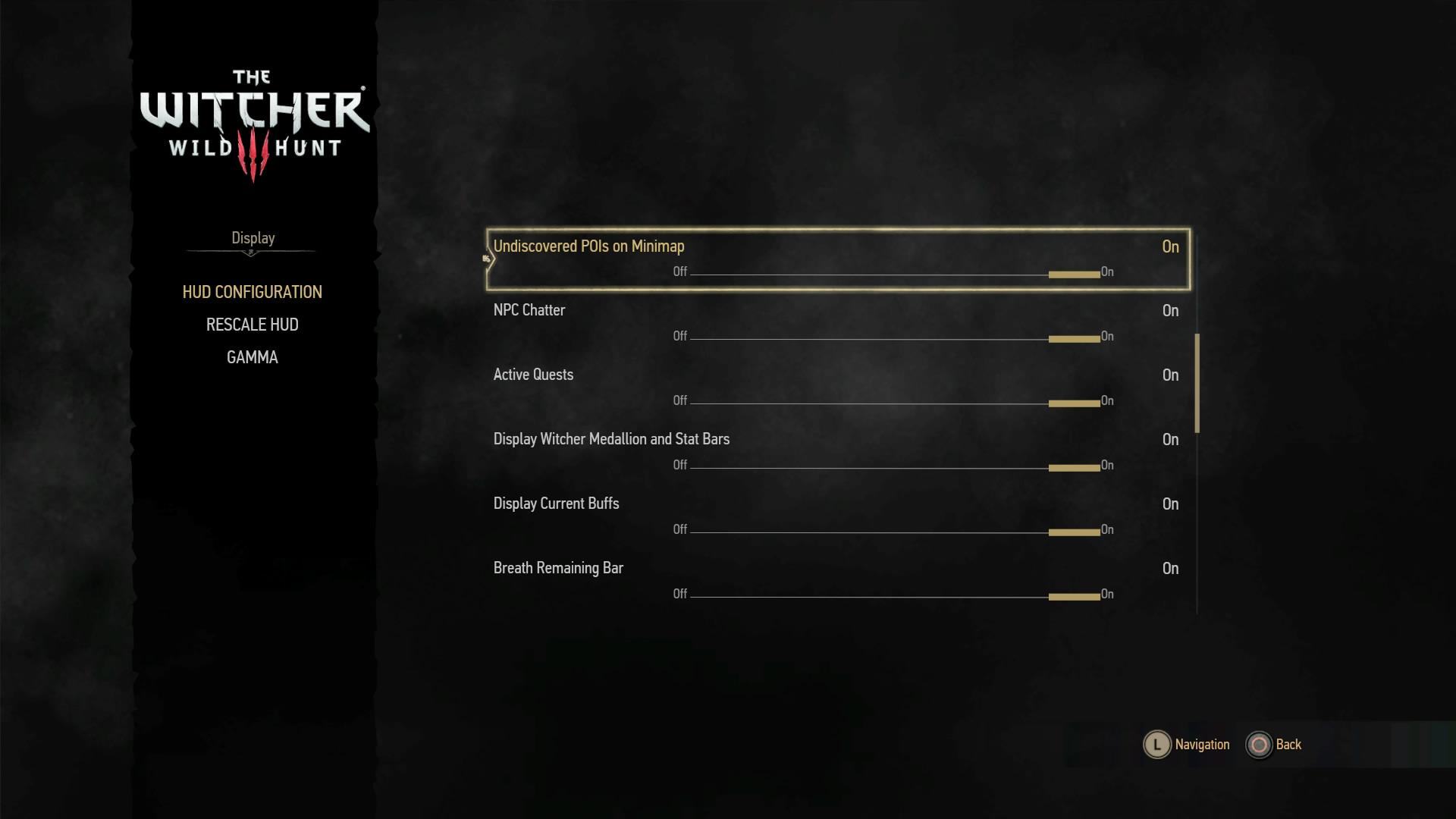Open the GAMMA settings menu
1456x819 pixels.
252,356
